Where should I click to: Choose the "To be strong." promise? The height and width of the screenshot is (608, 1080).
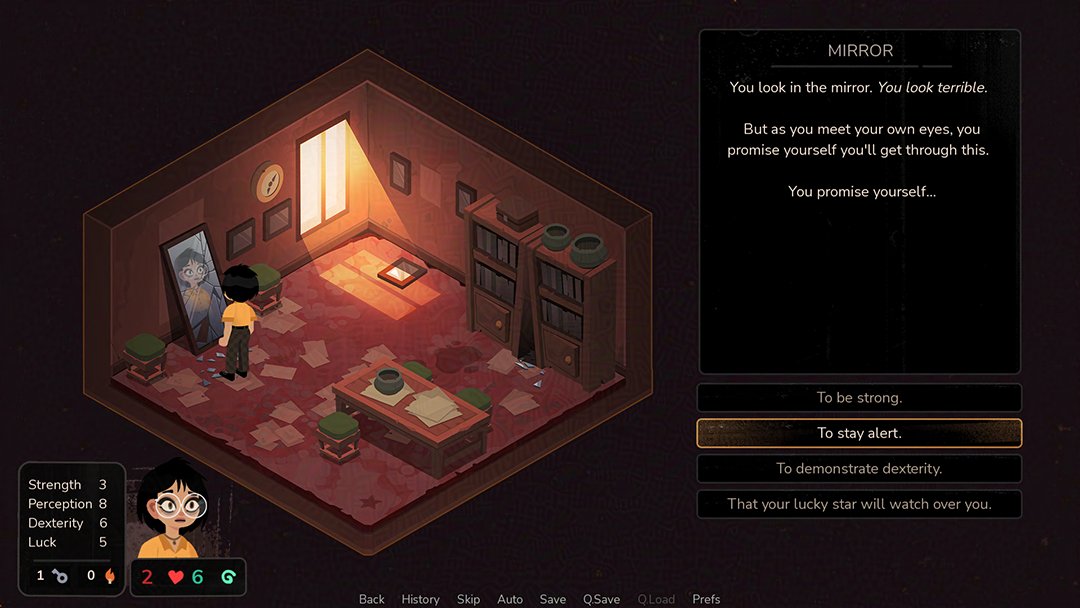click(859, 398)
